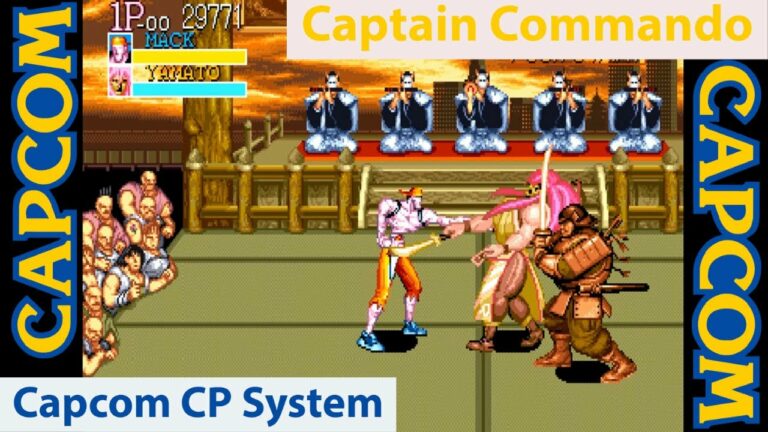Click Mack's player portrait

(x=120, y=49)
